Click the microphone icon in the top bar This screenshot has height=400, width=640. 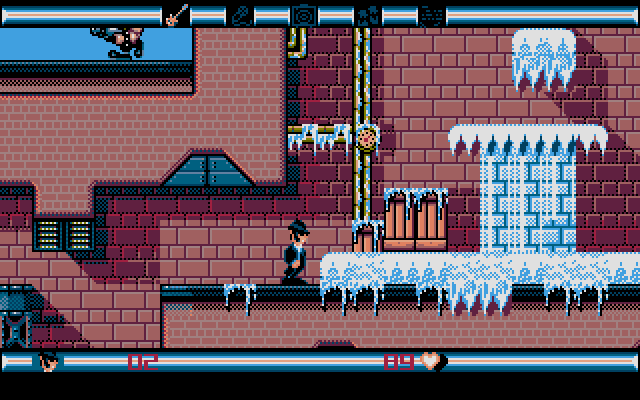click(x=241, y=14)
